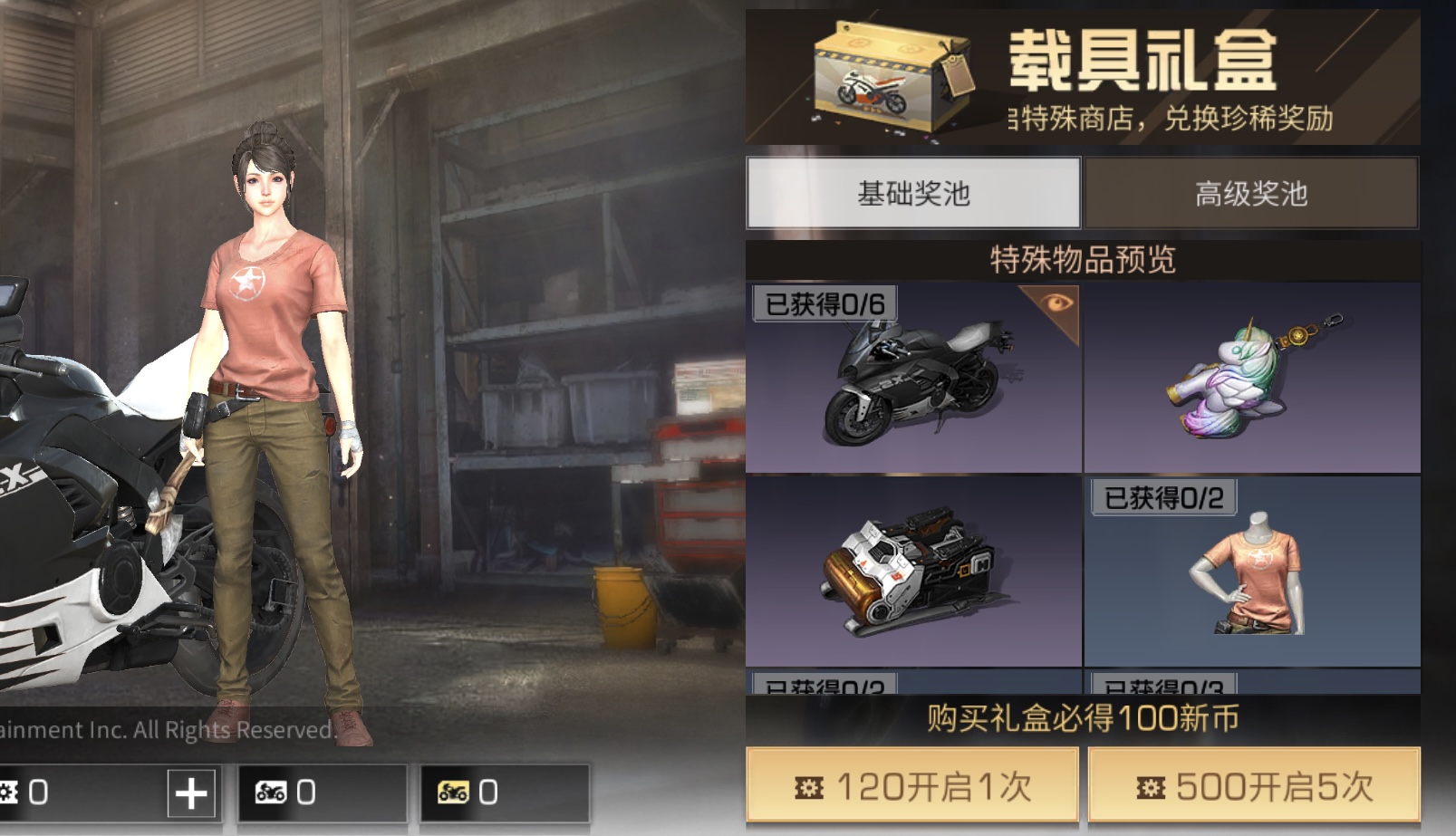Click the gear icon on the 120 button

pyautogui.click(x=807, y=787)
